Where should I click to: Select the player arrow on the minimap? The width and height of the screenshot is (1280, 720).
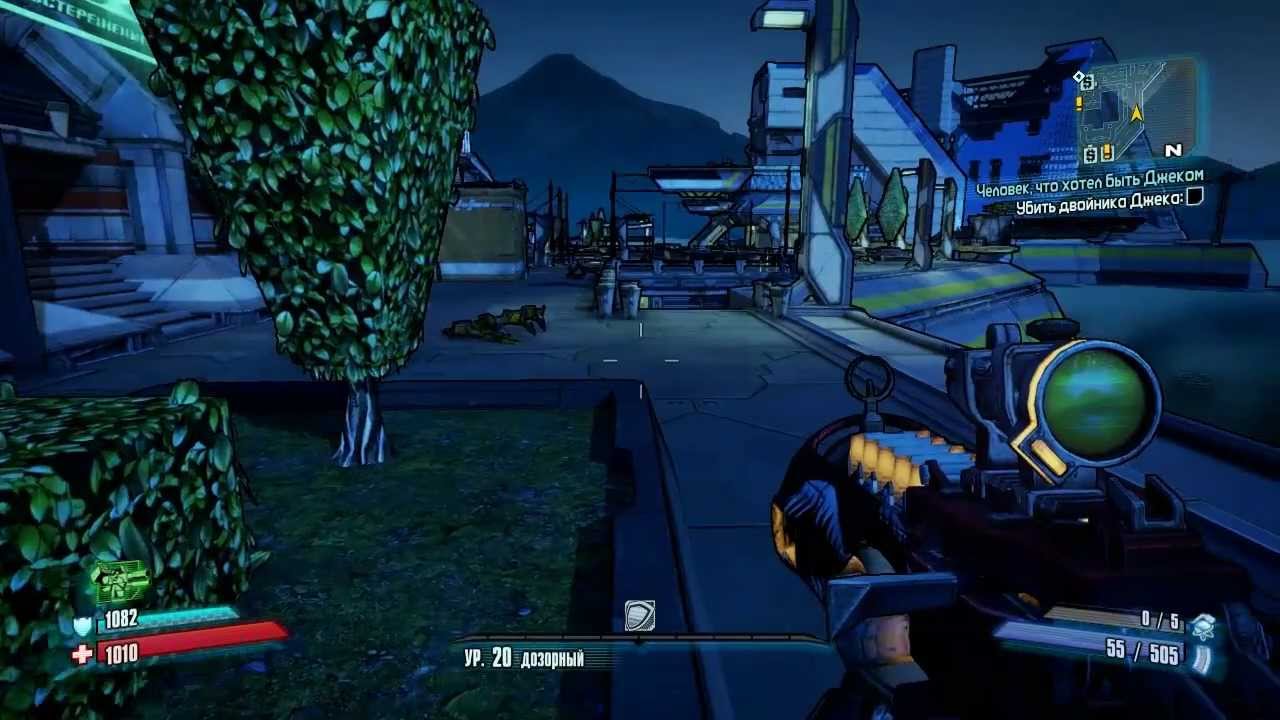1137,115
